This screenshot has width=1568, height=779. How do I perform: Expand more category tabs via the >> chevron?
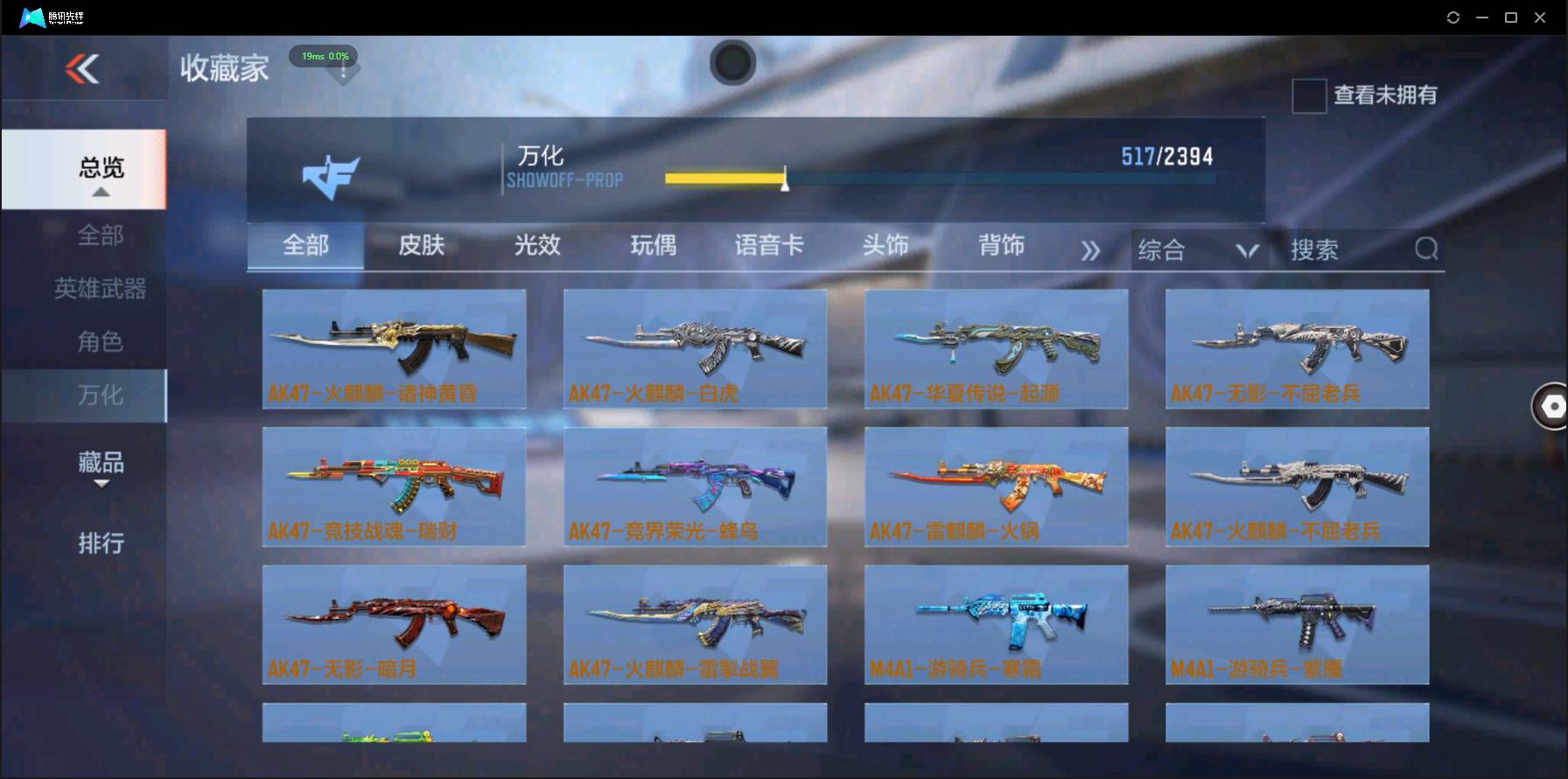coord(1090,250)
